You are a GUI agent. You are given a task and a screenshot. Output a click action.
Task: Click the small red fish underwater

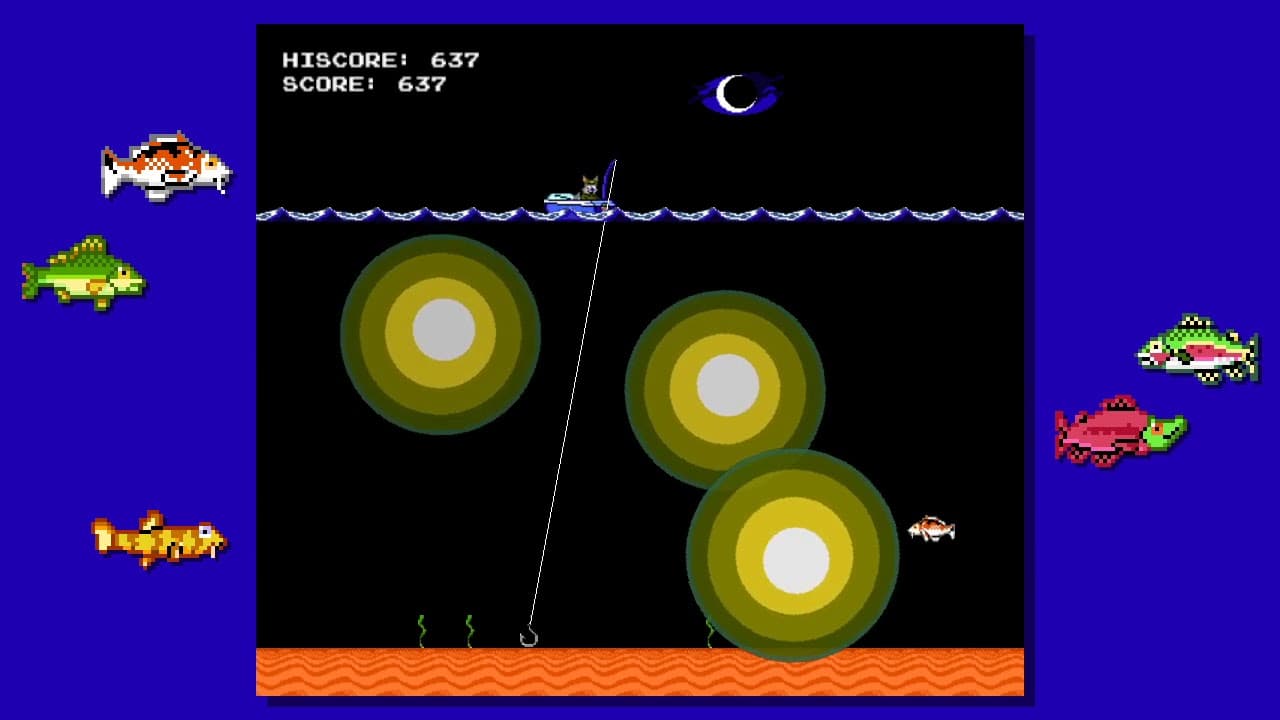click(x=930, y=530)
